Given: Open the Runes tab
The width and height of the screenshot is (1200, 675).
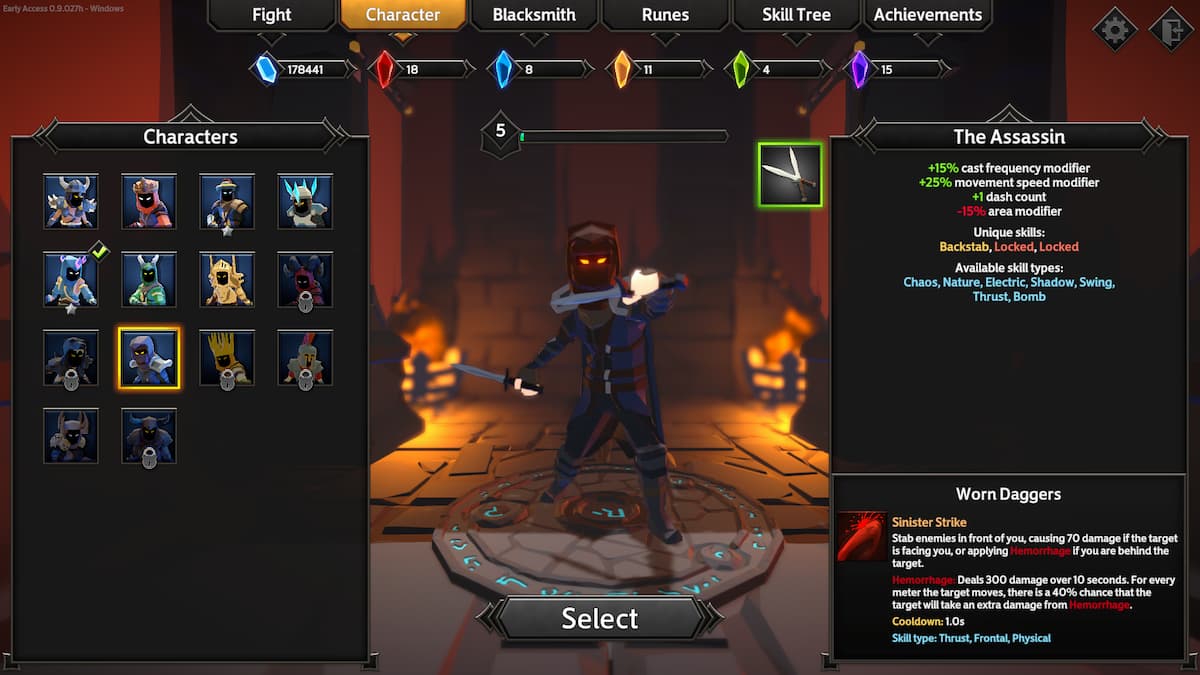Looking at the screenshot, I should [665, 15].
